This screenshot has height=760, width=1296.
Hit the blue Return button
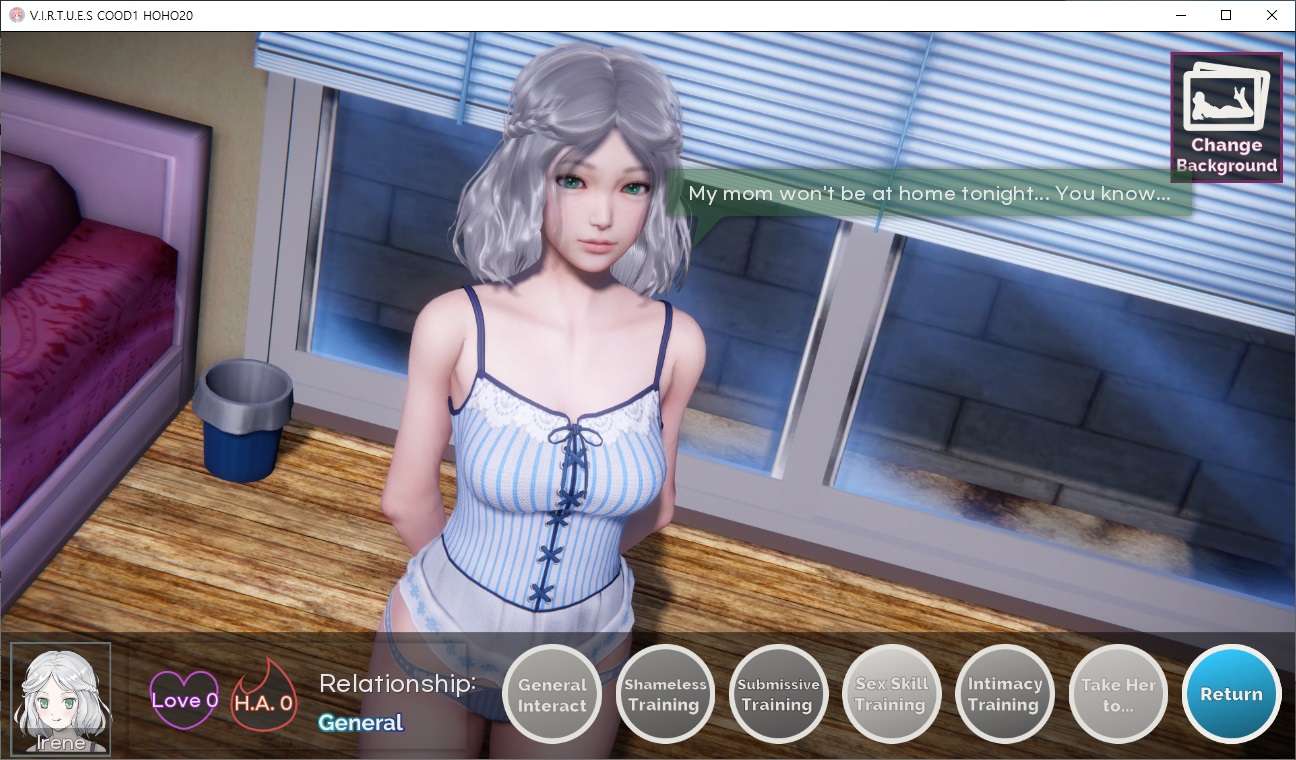point(1231,694)
